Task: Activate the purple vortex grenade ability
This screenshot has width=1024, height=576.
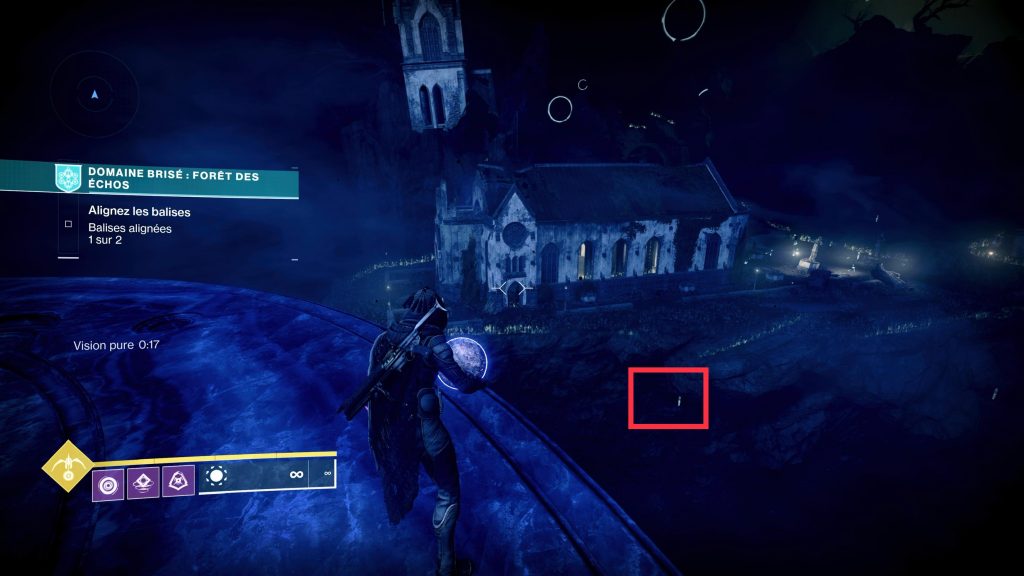Action: coord(108,484)
